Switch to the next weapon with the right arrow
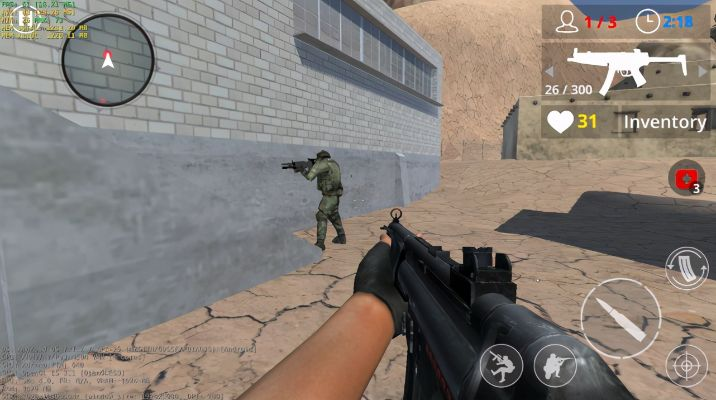 click(x=699, y=70)
